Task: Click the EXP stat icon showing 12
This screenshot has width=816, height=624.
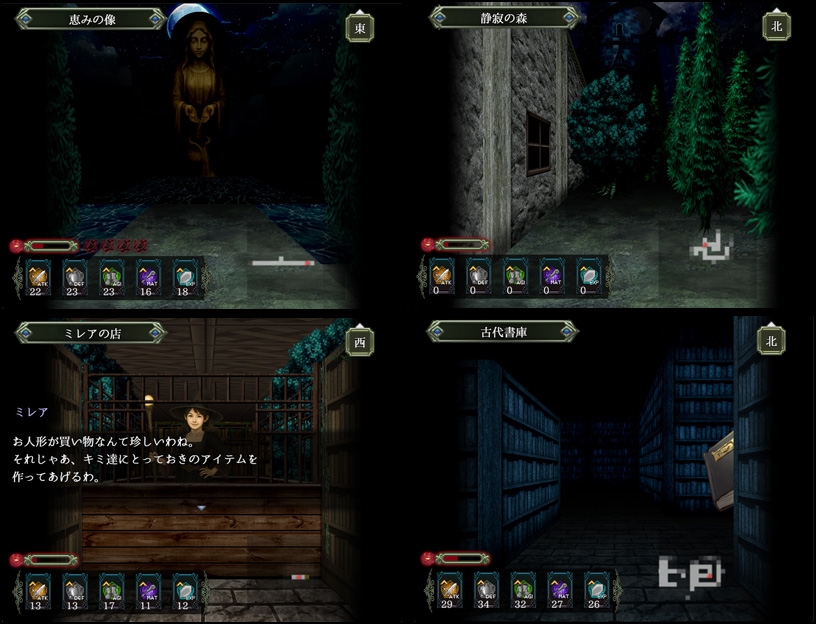Action: (x=184, y=589)
